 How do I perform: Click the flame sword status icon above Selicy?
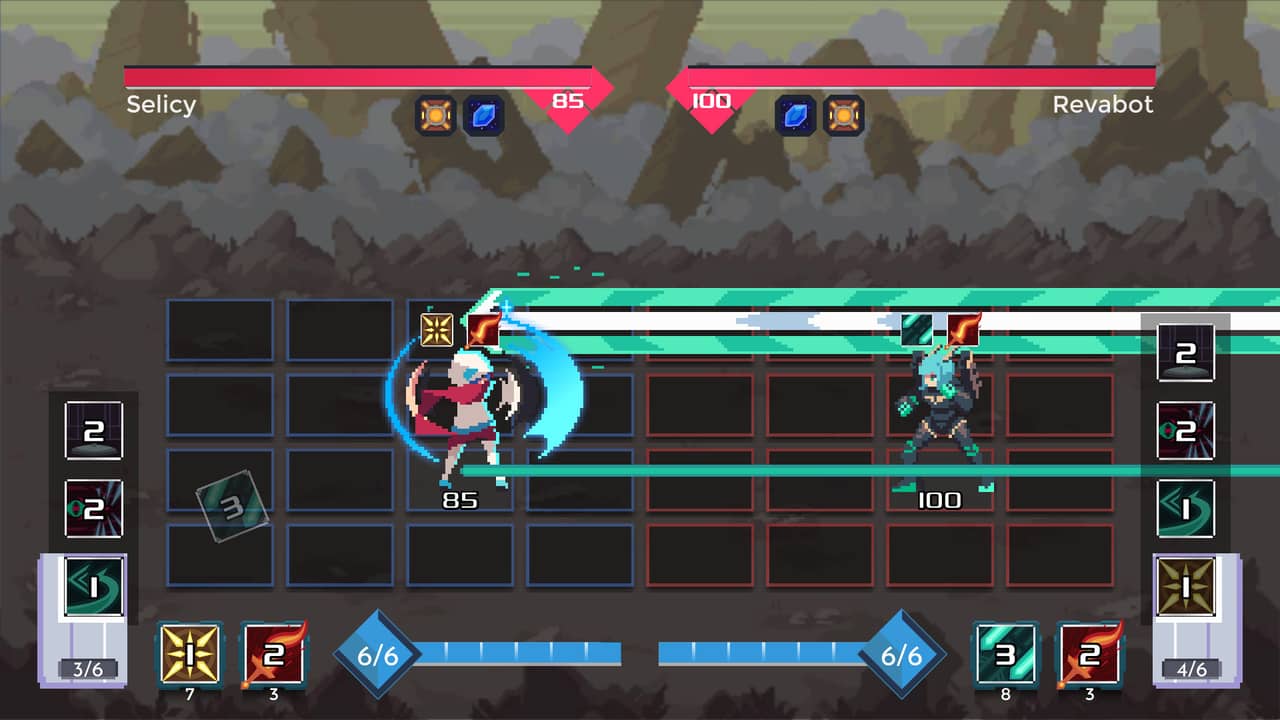coord(483,328)
